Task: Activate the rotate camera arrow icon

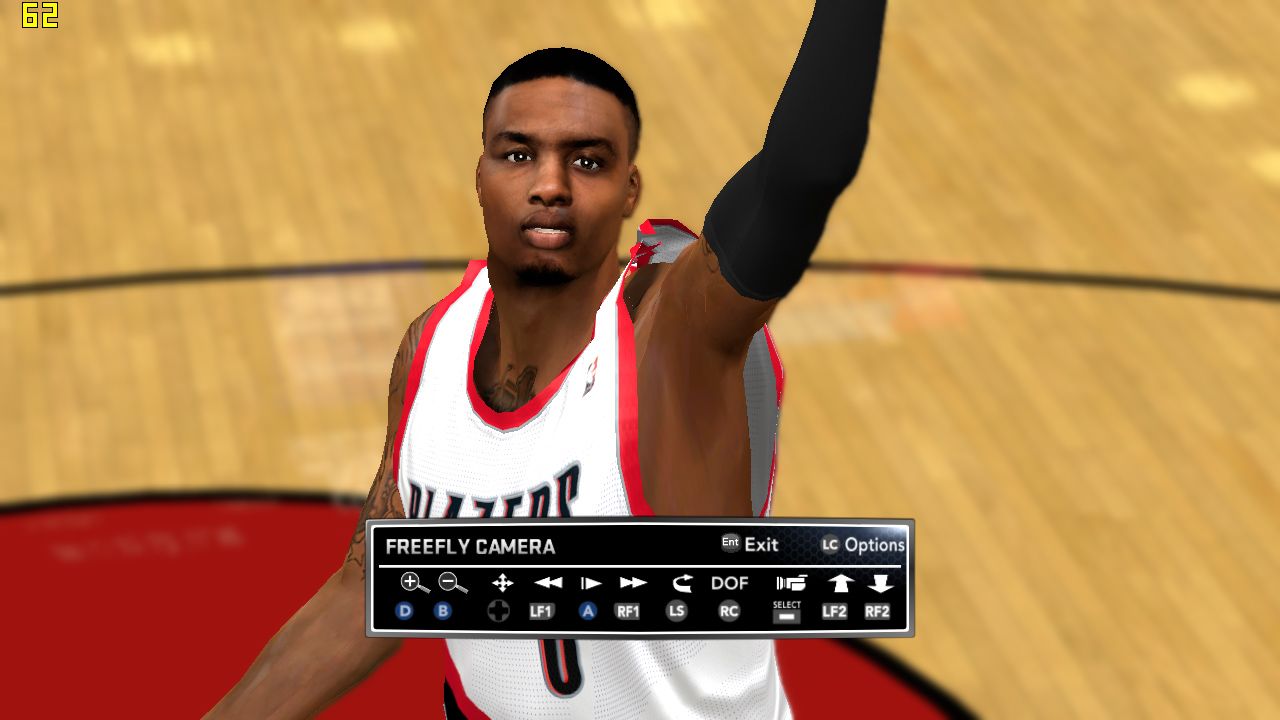Action: (682, 583)
